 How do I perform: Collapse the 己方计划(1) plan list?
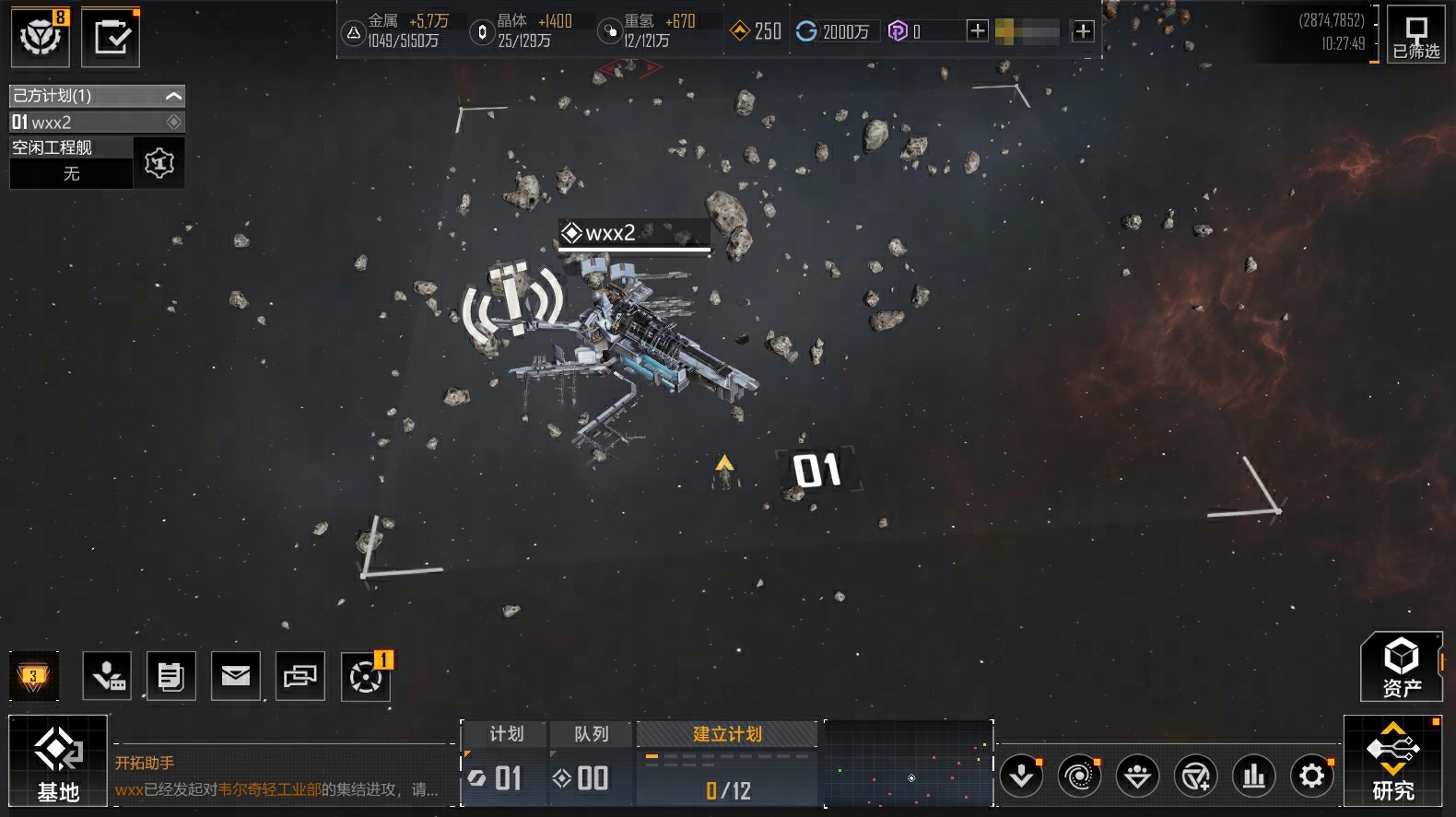(x=173, y=96)
